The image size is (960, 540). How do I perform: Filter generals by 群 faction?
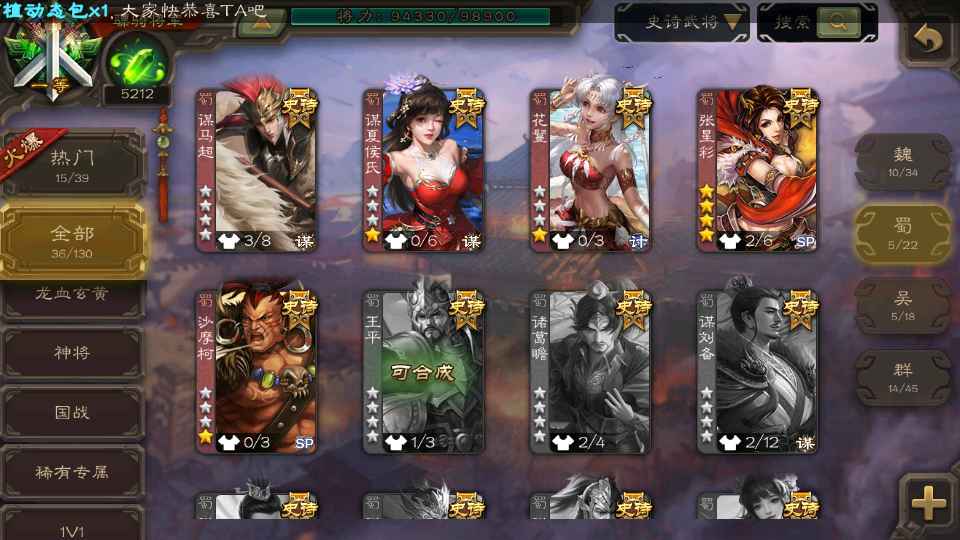coord(903,376)
